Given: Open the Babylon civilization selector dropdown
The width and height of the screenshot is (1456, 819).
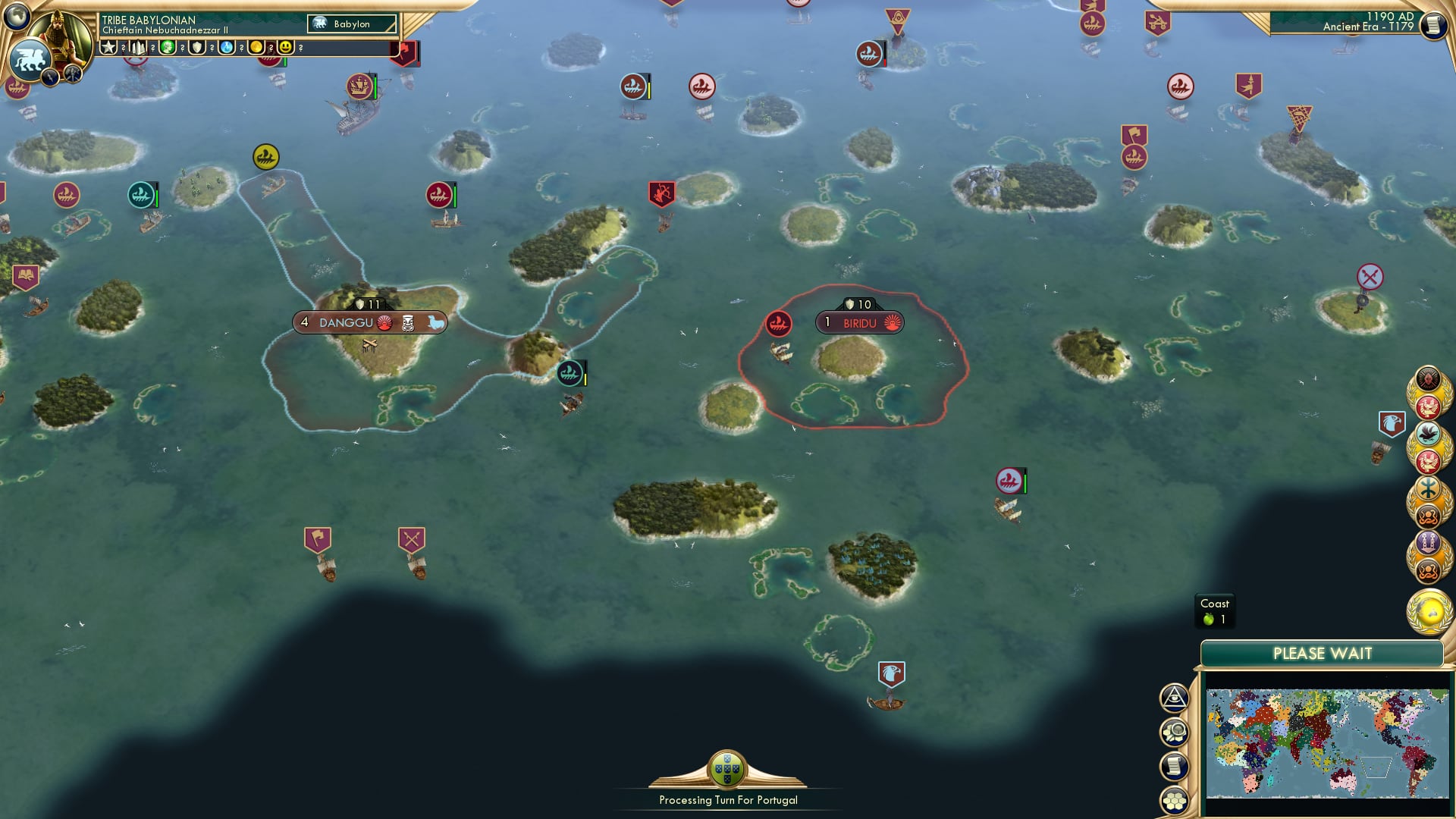Looking at the screenshot, I should (353, 24).
